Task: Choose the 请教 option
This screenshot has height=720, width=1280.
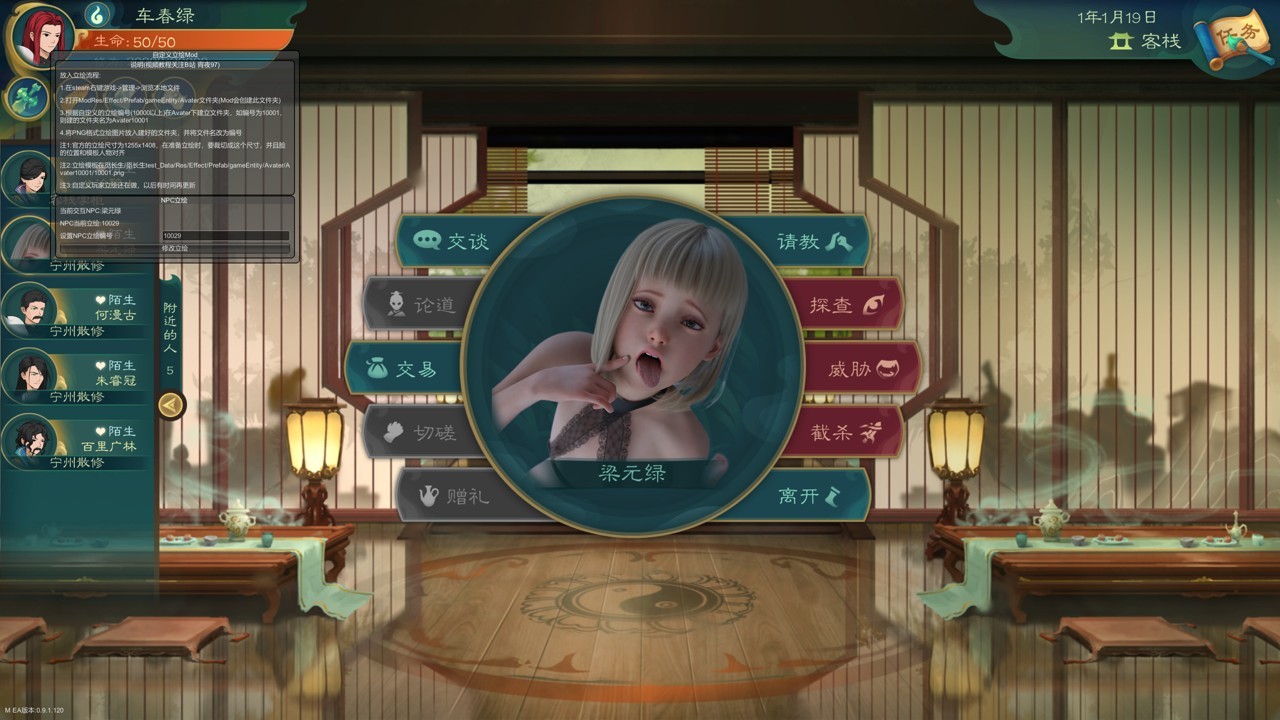Action: pos(810,242)
